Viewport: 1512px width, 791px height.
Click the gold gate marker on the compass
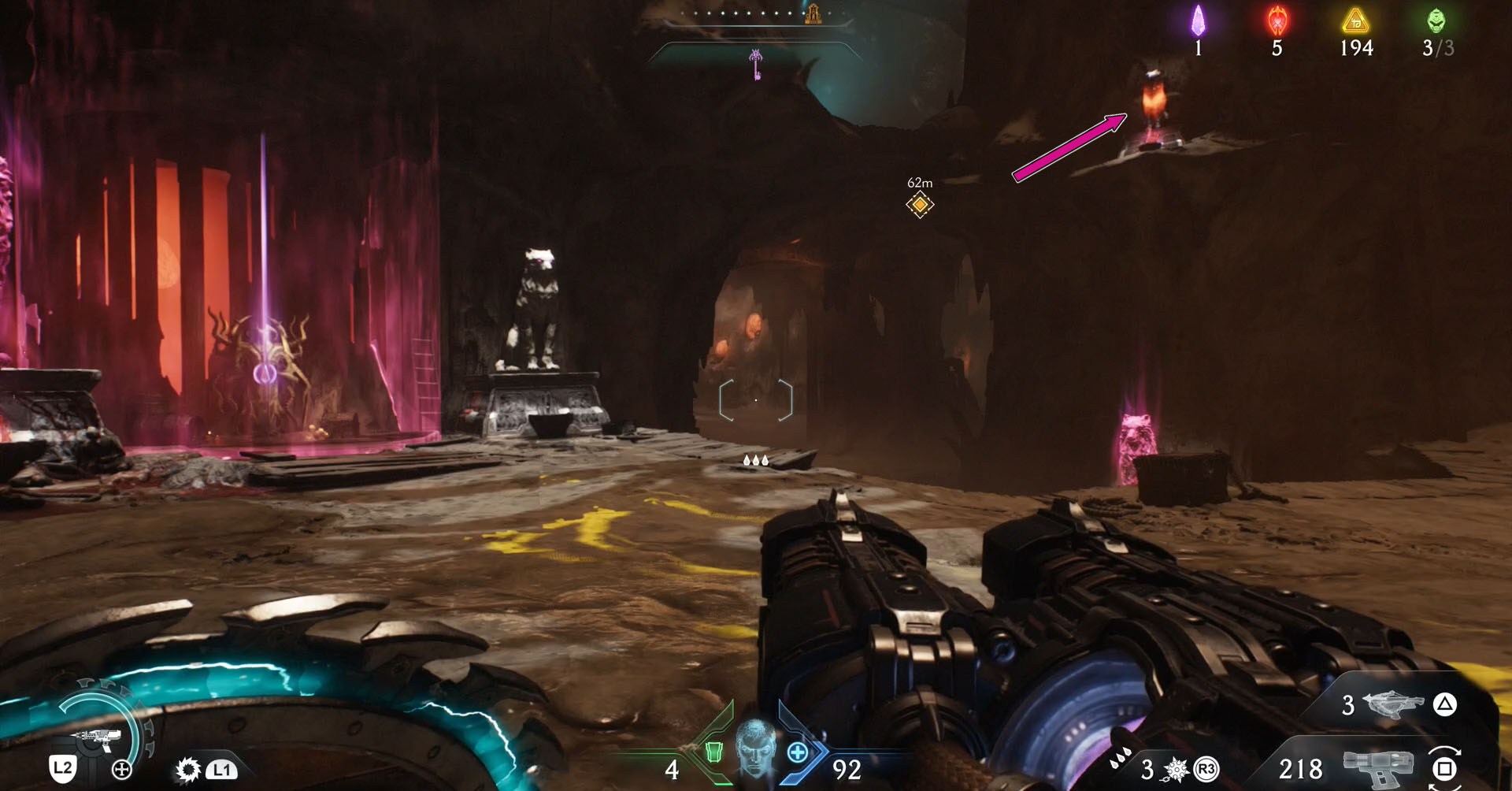point(813,13)
